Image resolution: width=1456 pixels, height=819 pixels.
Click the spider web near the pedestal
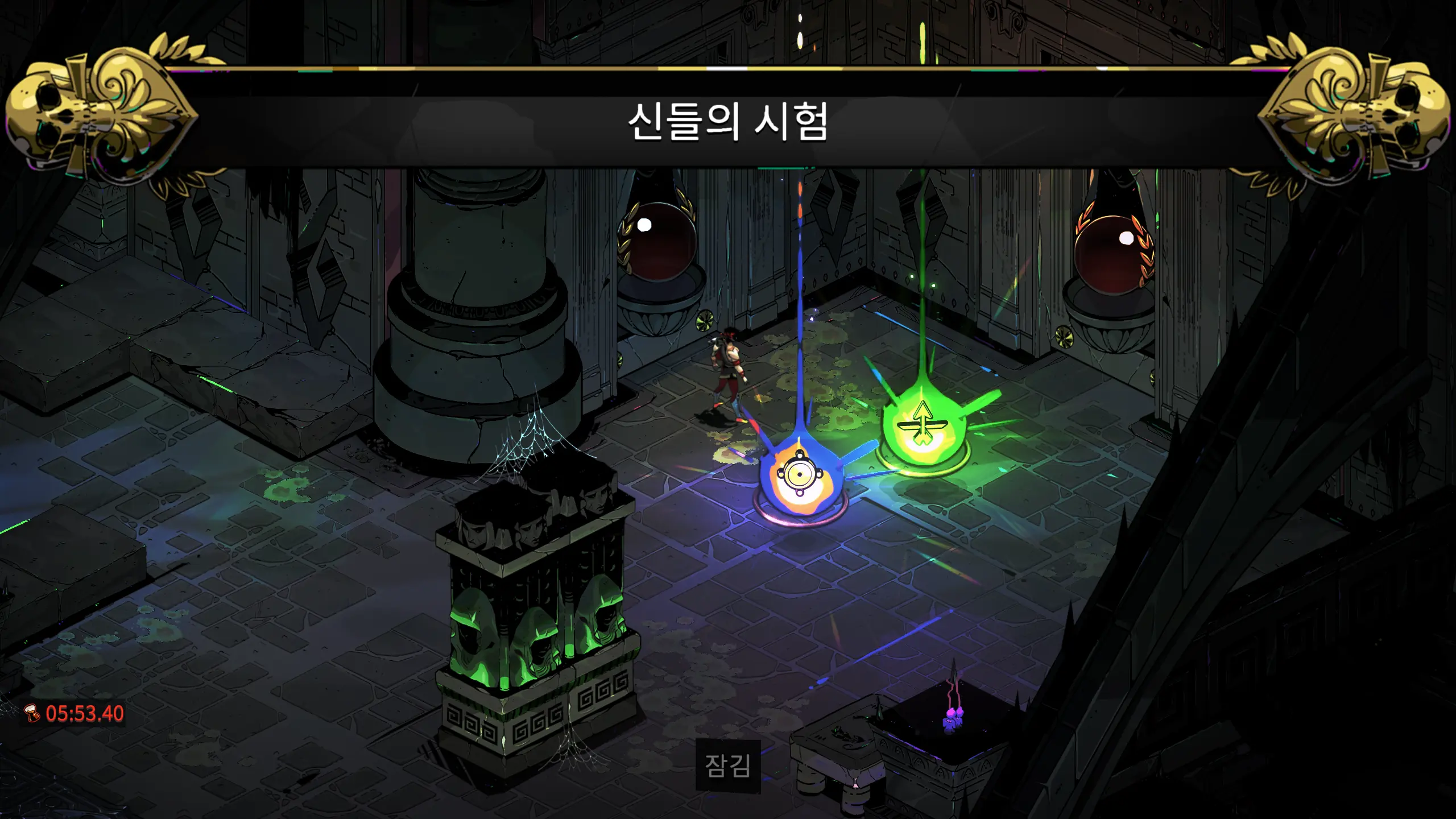(x=532, y=438)
